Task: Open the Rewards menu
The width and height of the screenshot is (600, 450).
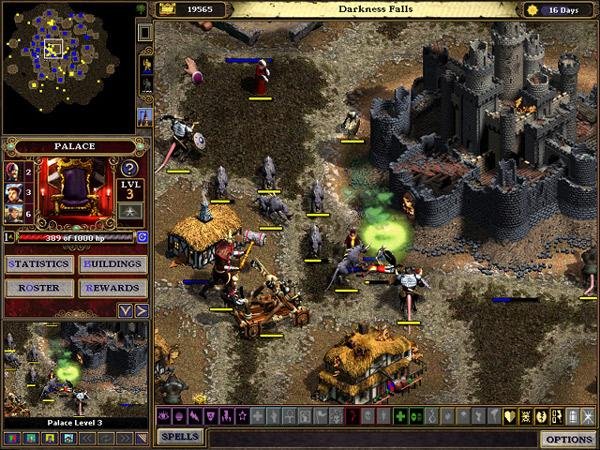Action: pyautogui.click(x=112, y=288)
